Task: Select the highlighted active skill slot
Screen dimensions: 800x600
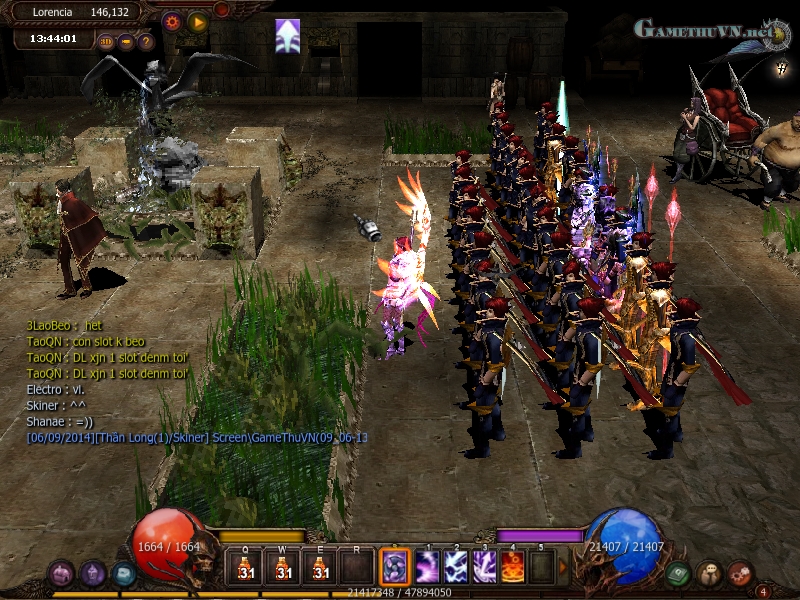Action: (393, 568)
